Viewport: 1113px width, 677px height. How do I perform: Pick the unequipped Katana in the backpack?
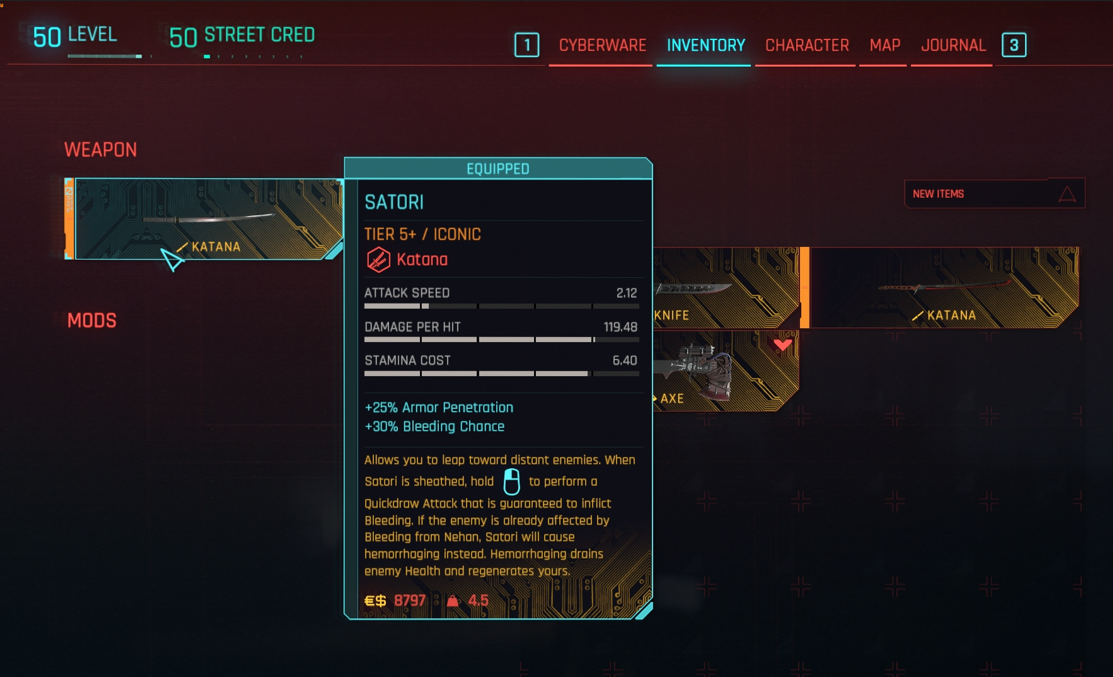943,289
